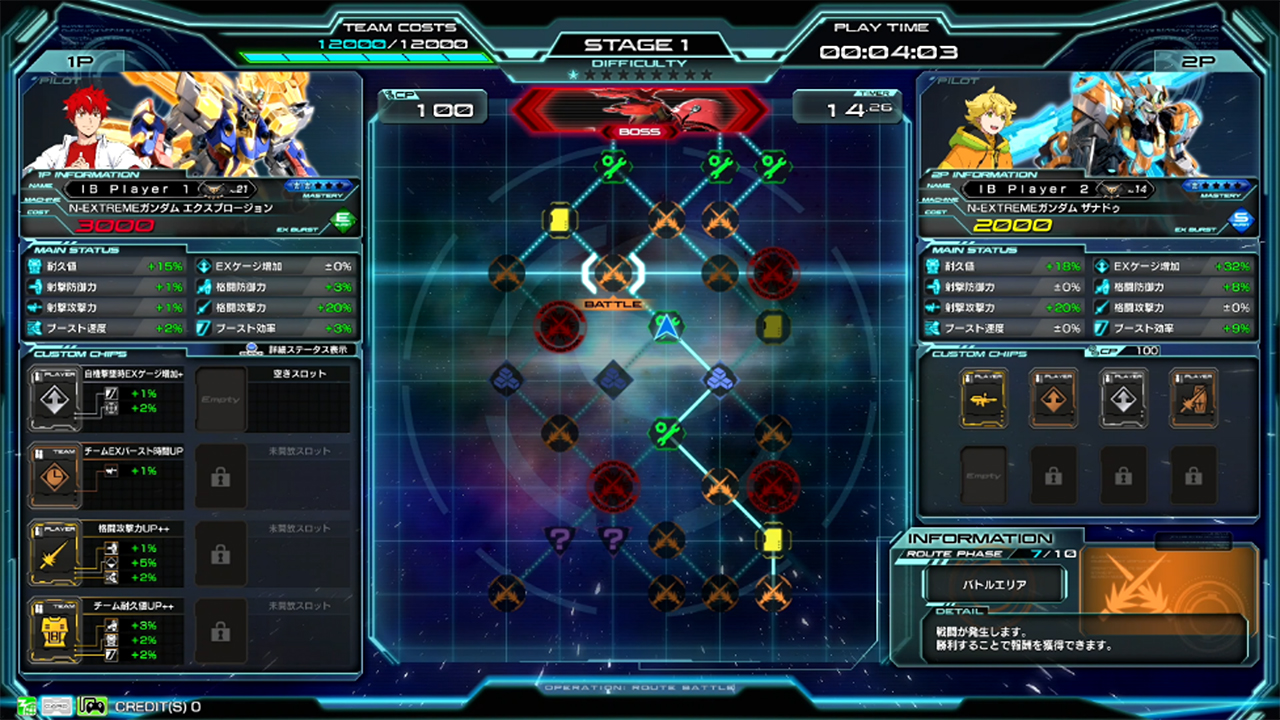Select 2P's yellow rifle custom chip
Viewport: 1280px width, 720px height.
984,398
